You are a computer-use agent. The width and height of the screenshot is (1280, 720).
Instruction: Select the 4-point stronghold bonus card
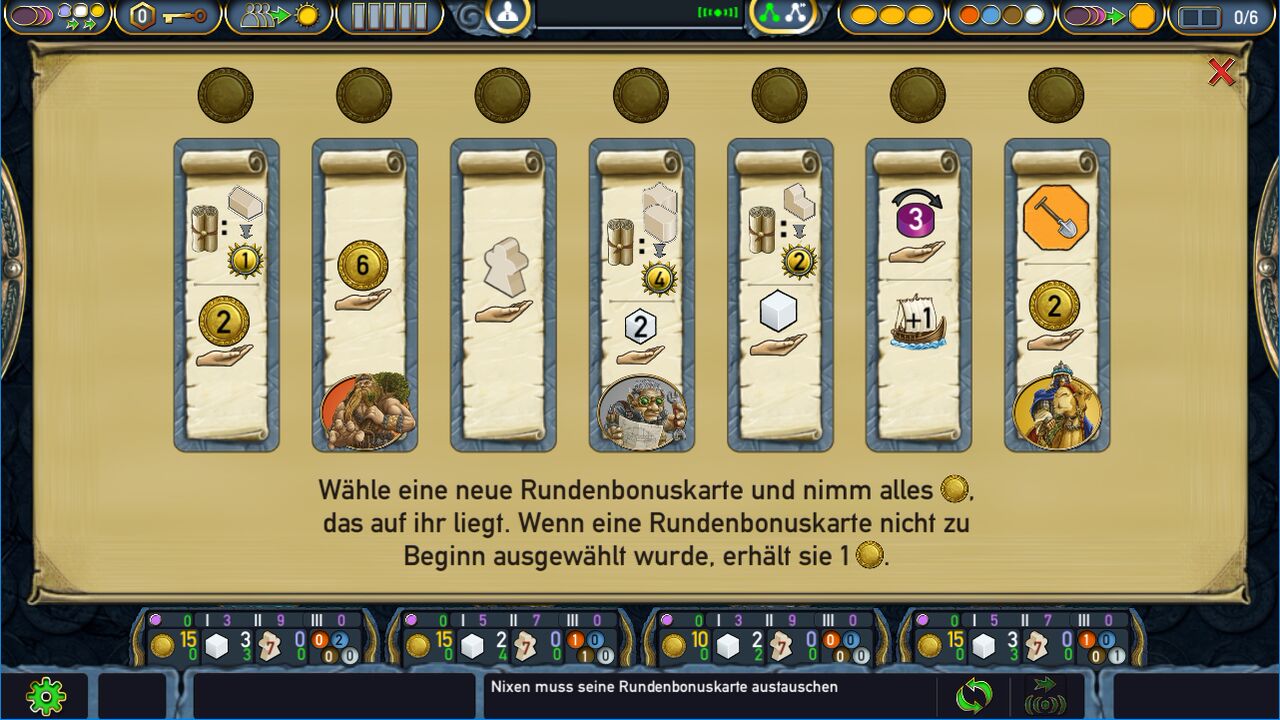pos(641,295)
